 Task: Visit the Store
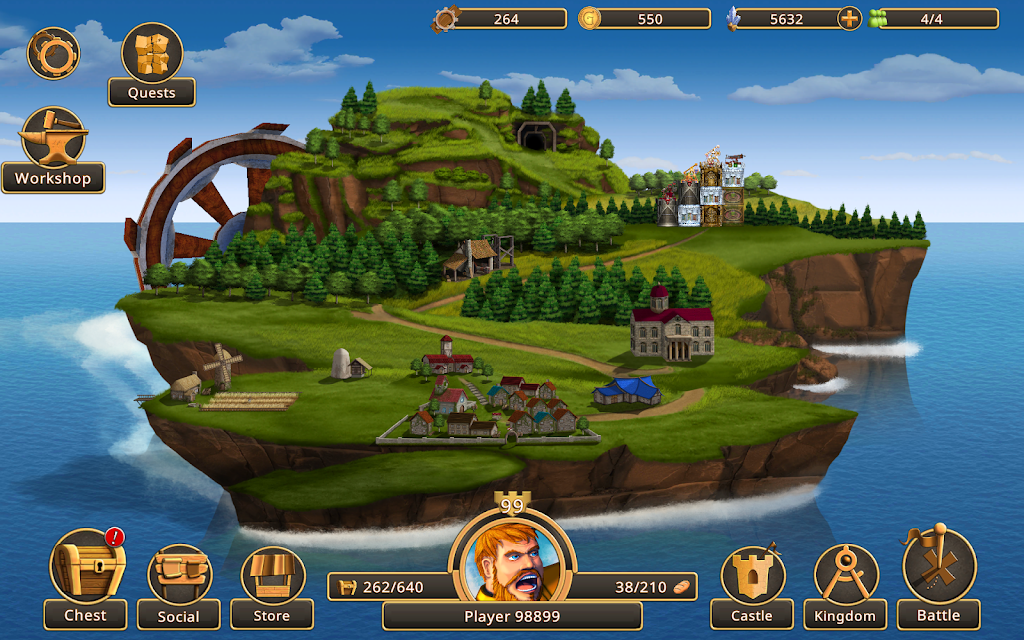[x=272, y=585]
